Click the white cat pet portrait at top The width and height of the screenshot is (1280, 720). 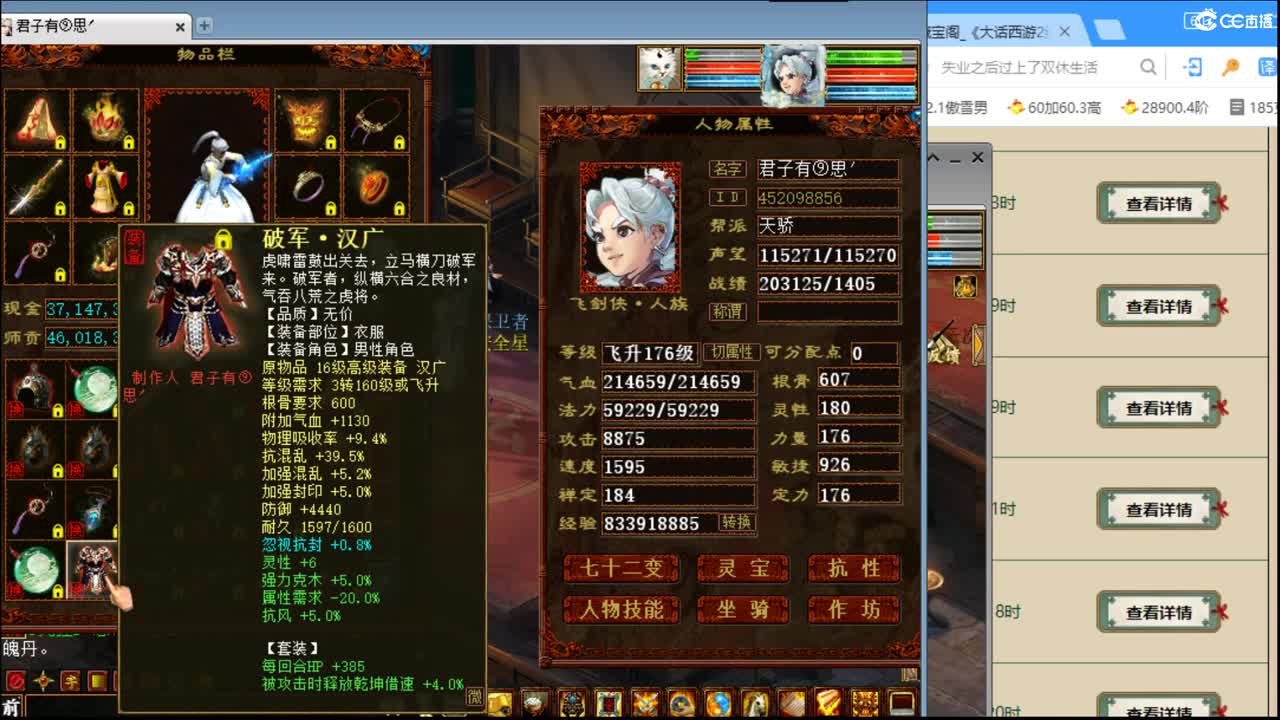[660, 67]
